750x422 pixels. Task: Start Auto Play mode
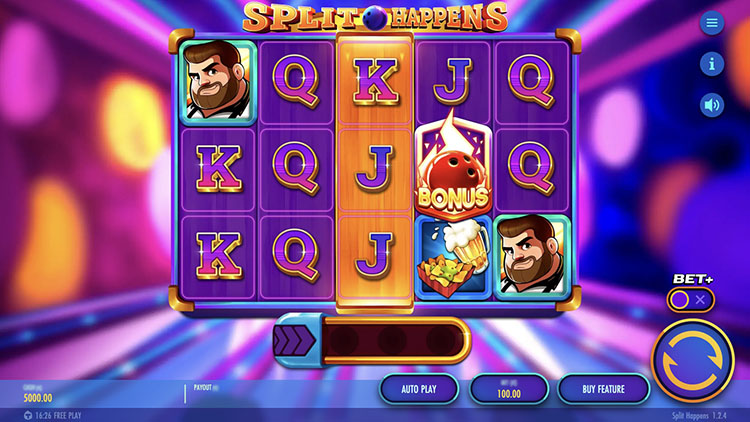click(419, 388)
